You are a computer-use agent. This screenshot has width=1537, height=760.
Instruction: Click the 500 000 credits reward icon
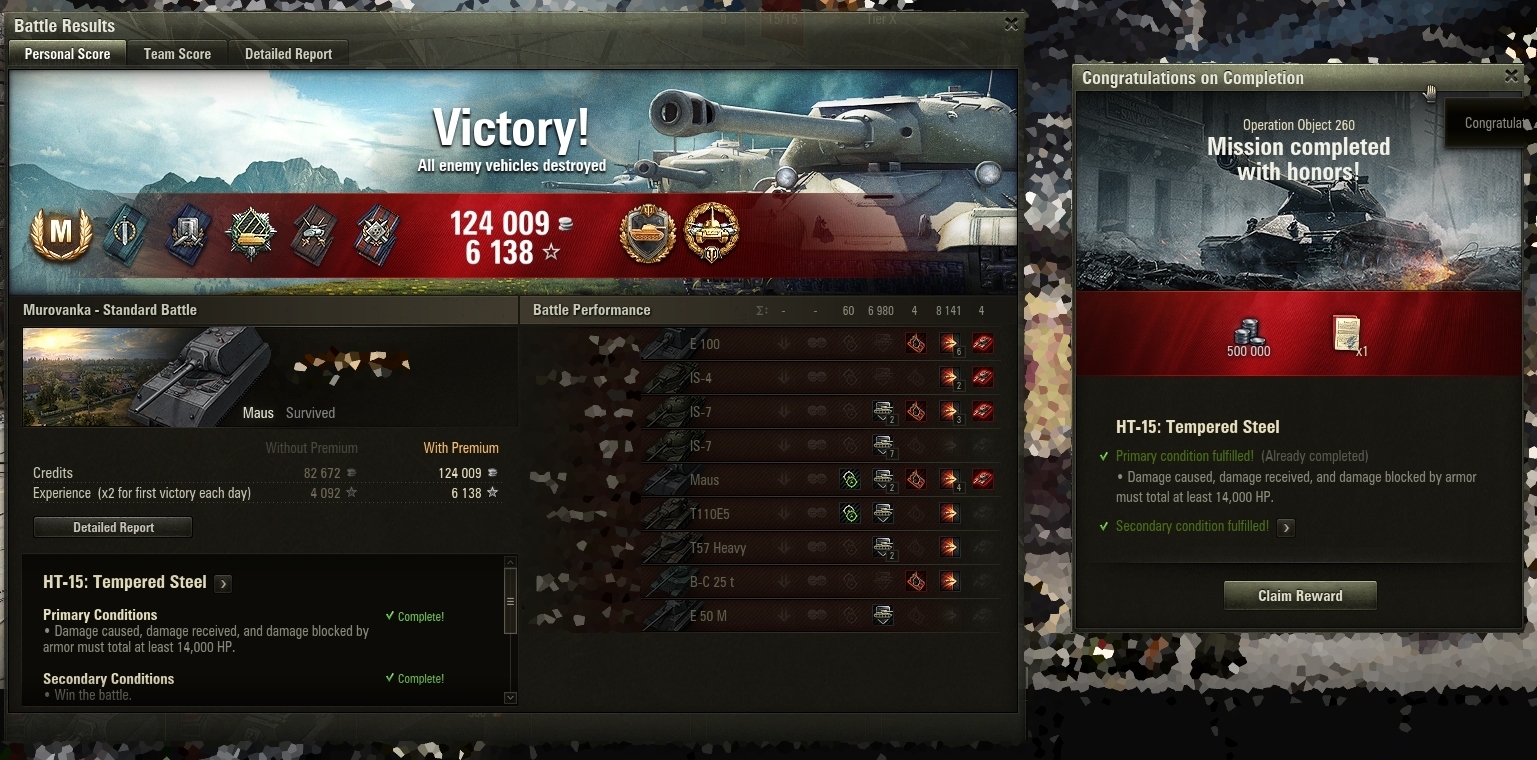[1248, 333]
